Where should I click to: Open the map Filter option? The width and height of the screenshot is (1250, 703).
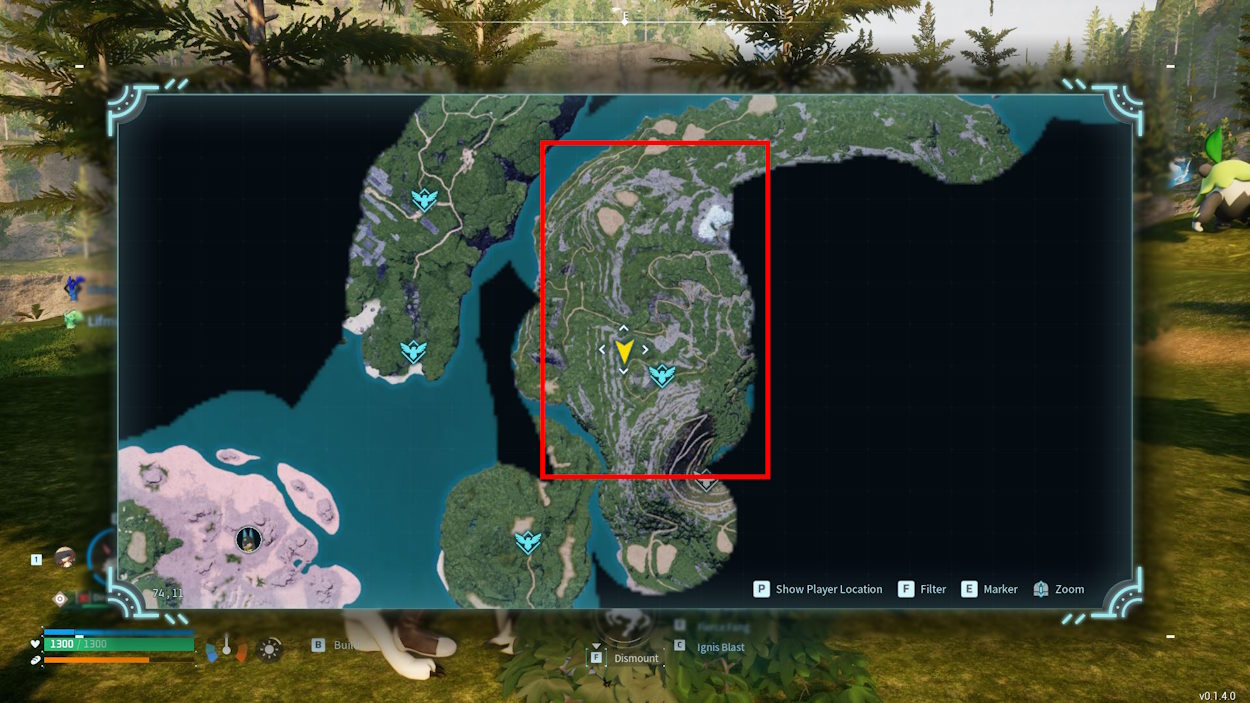click(922, 589)
